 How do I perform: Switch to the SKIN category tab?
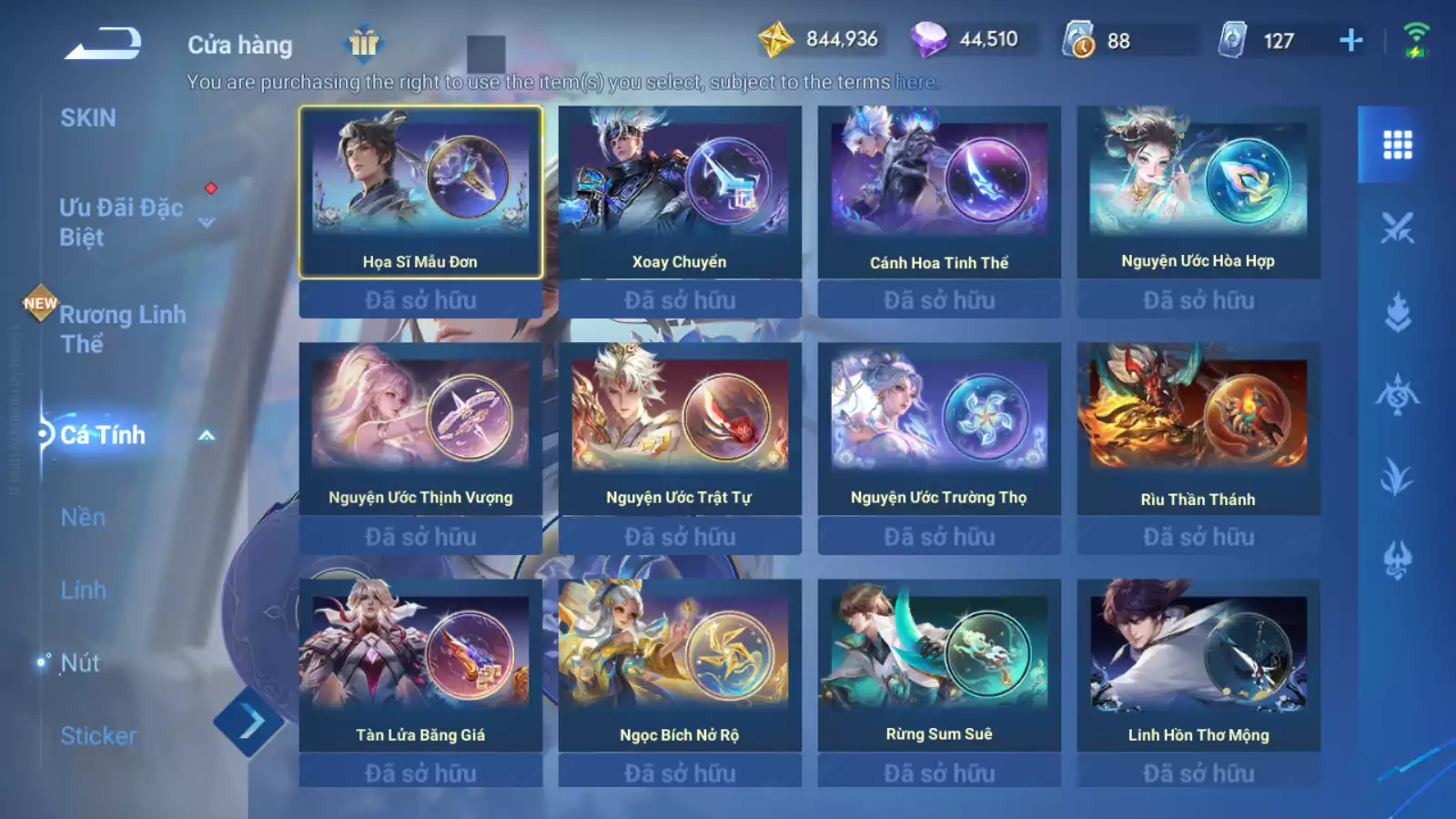[87, 117]
